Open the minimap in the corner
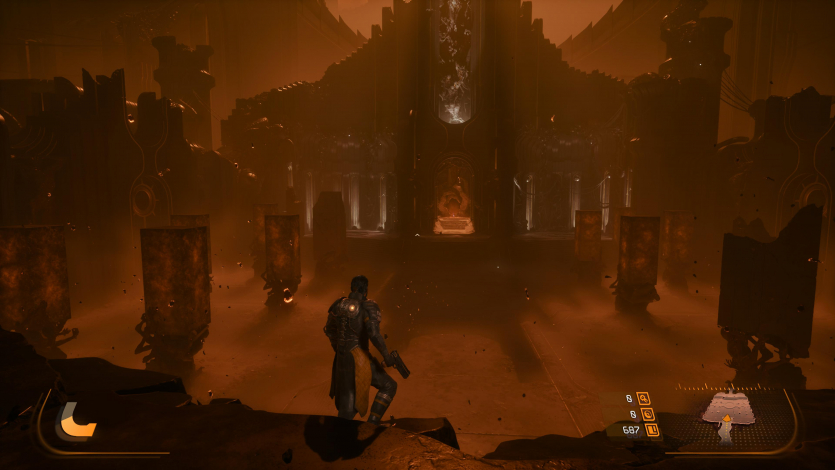The width and height of the screenshot is (835, 470). [728, 417]
